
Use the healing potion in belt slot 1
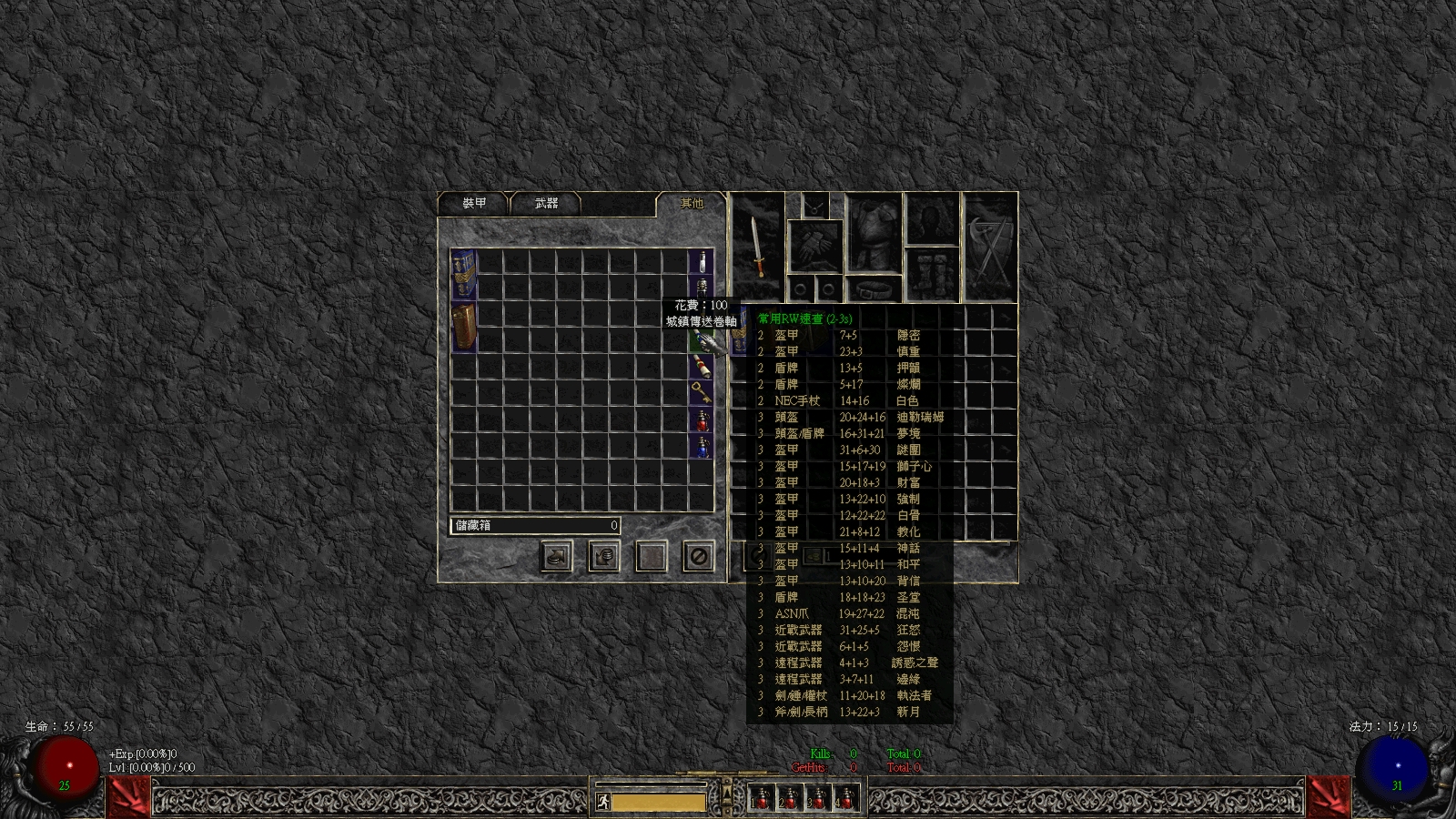(762, 798)
